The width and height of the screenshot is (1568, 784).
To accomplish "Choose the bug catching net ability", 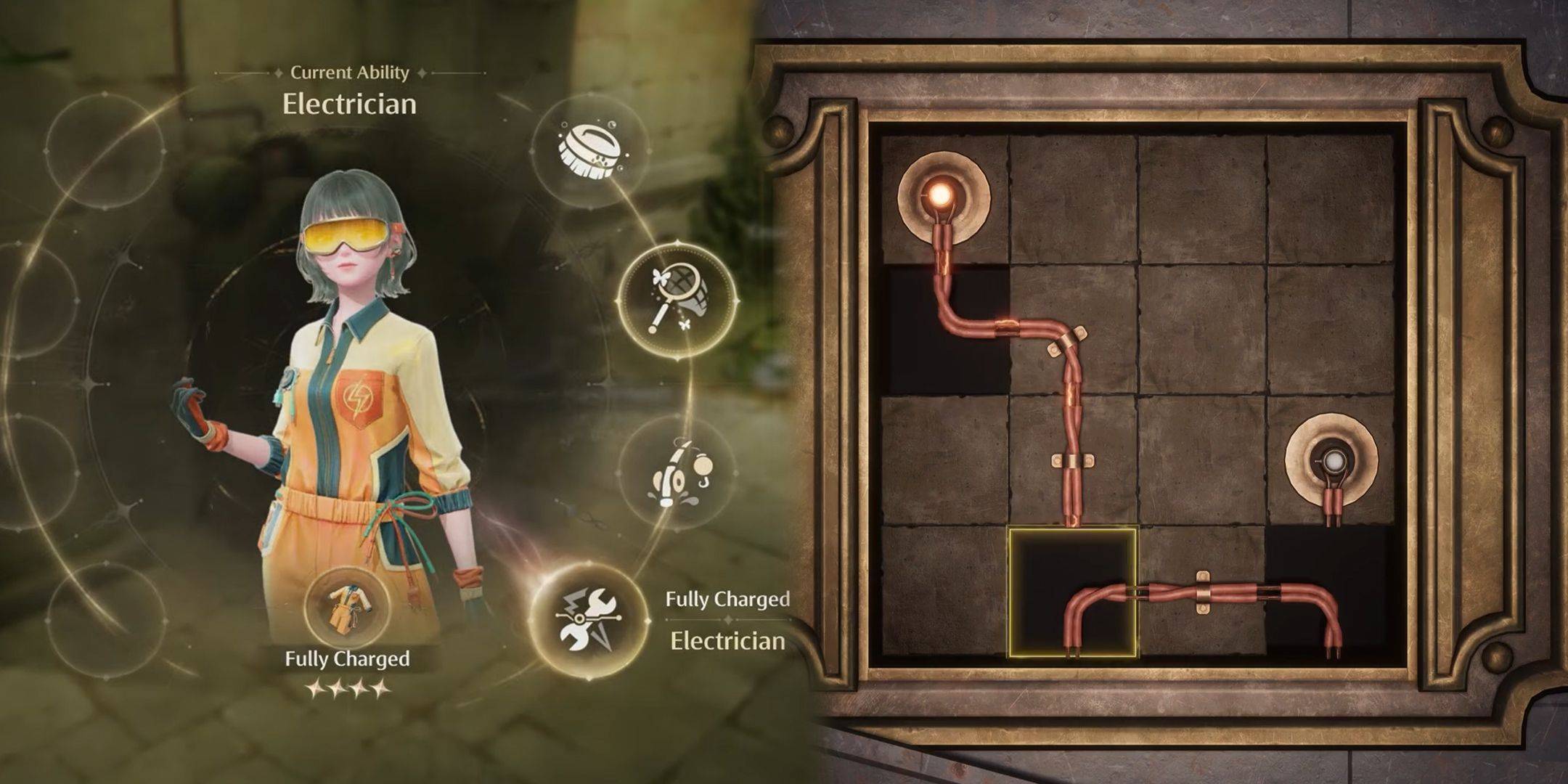I will [677, 300].
